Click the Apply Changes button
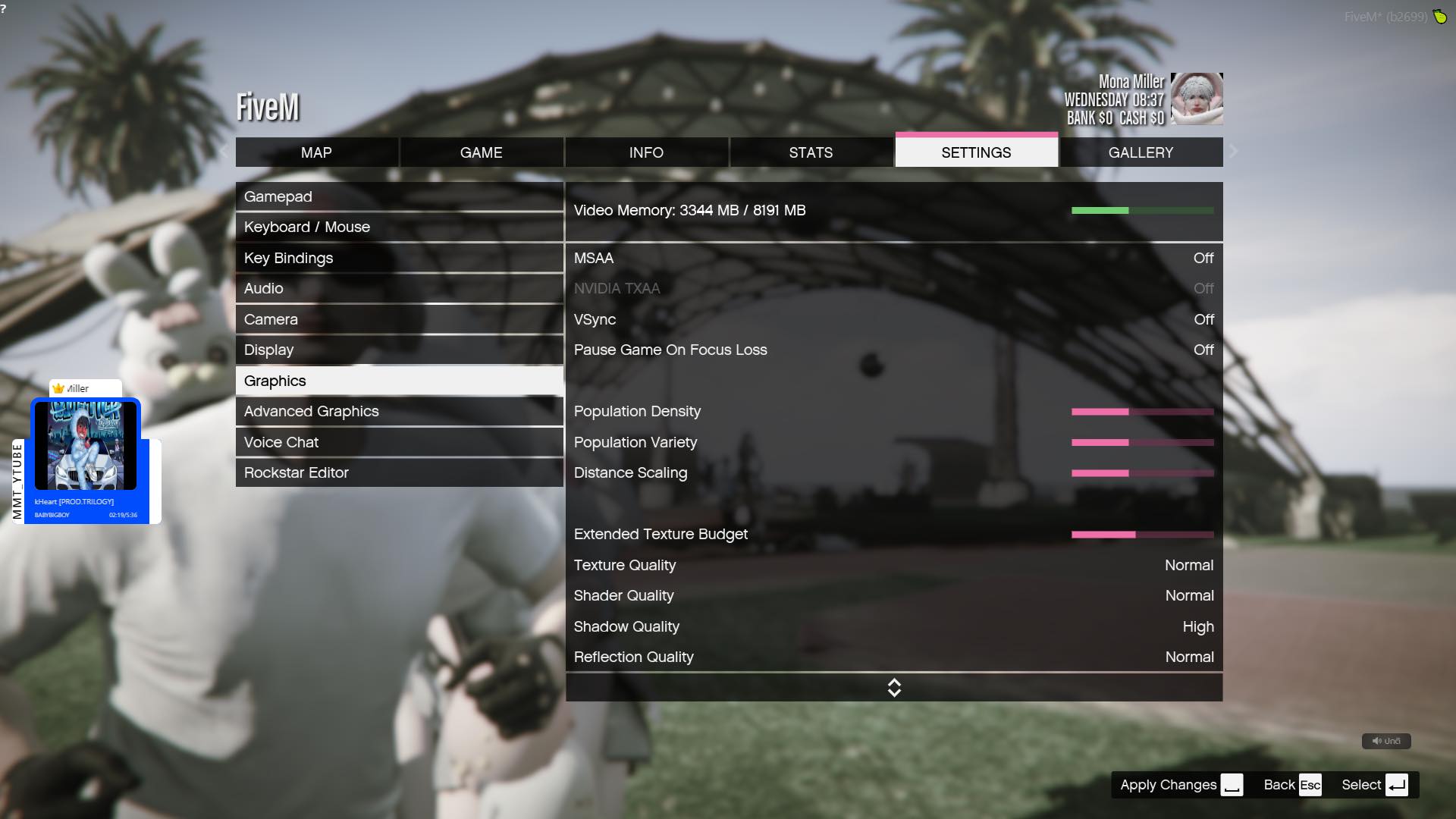 [1169, 785]
